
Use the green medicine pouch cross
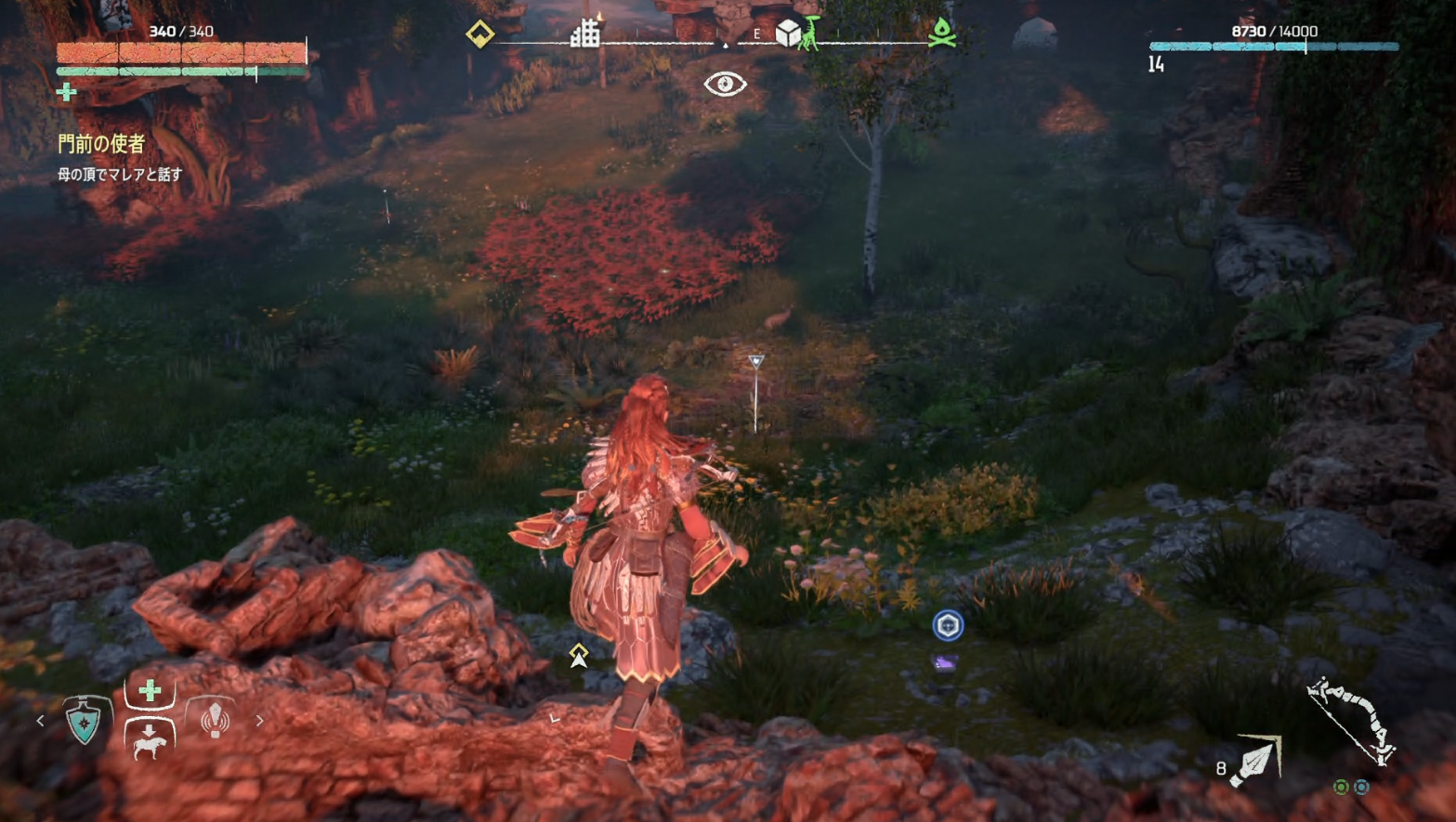(150, 691)
